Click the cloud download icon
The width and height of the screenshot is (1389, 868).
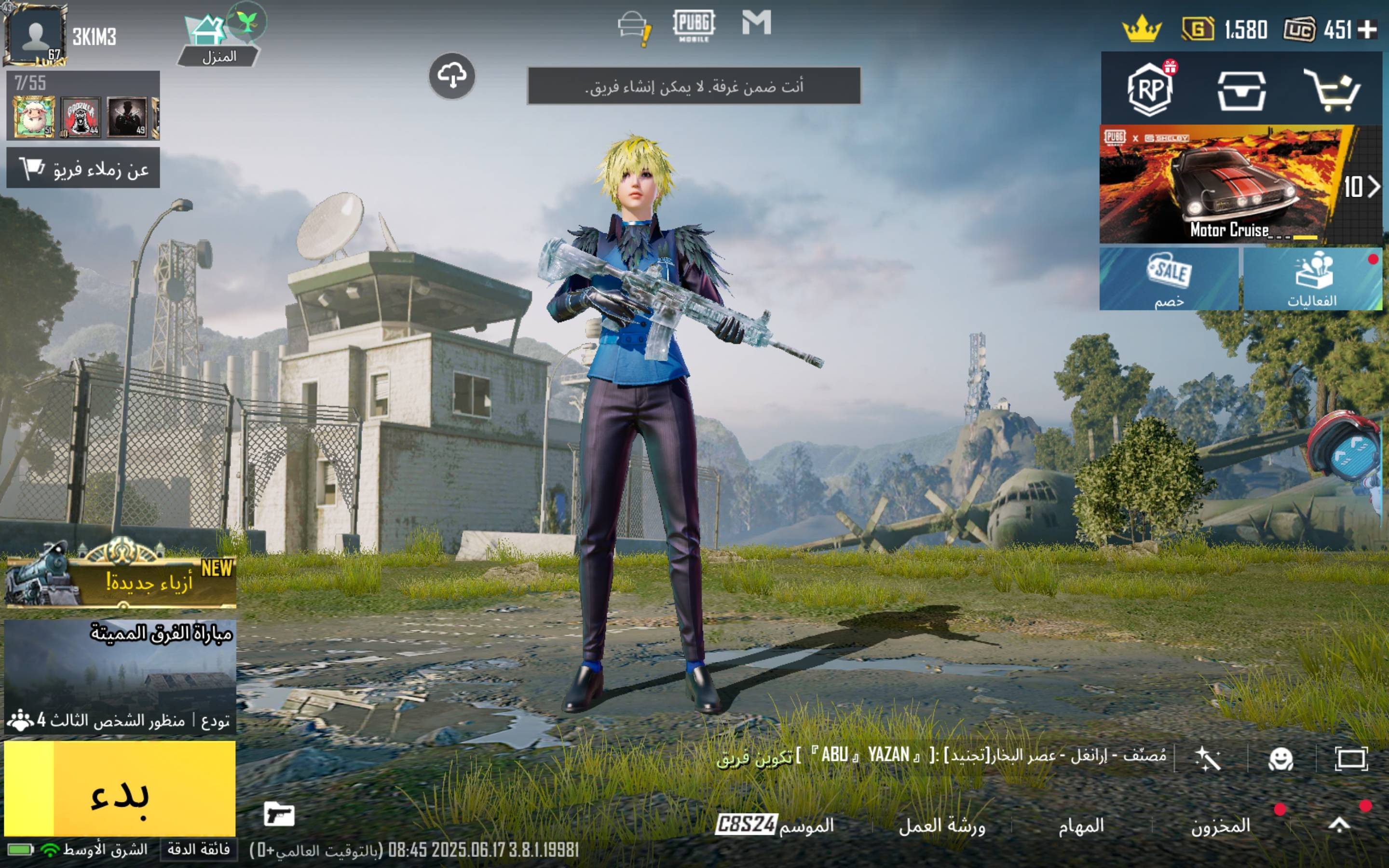click(452, 76)
